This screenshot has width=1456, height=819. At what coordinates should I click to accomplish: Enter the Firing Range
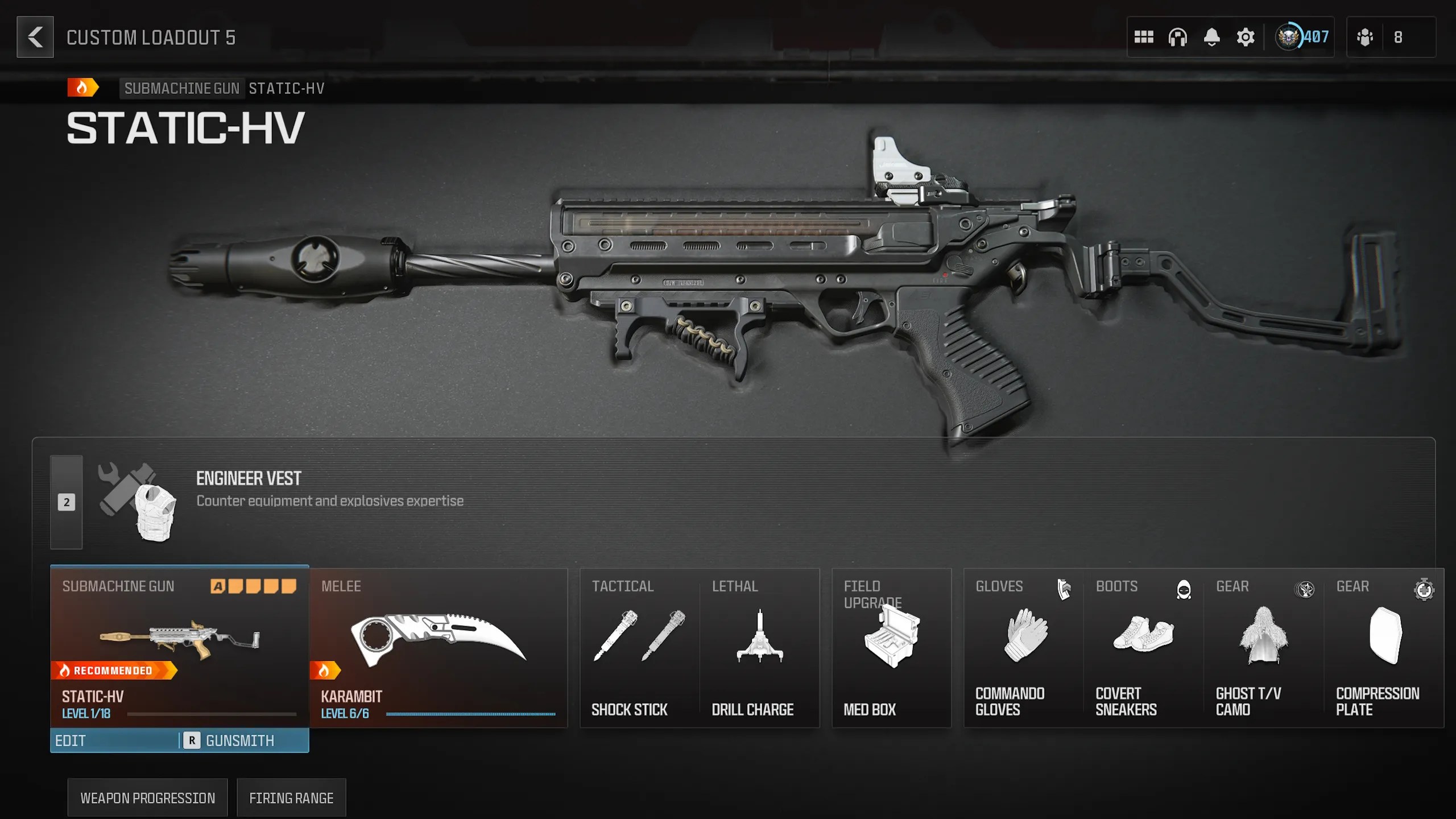click(x=291, y=798)
